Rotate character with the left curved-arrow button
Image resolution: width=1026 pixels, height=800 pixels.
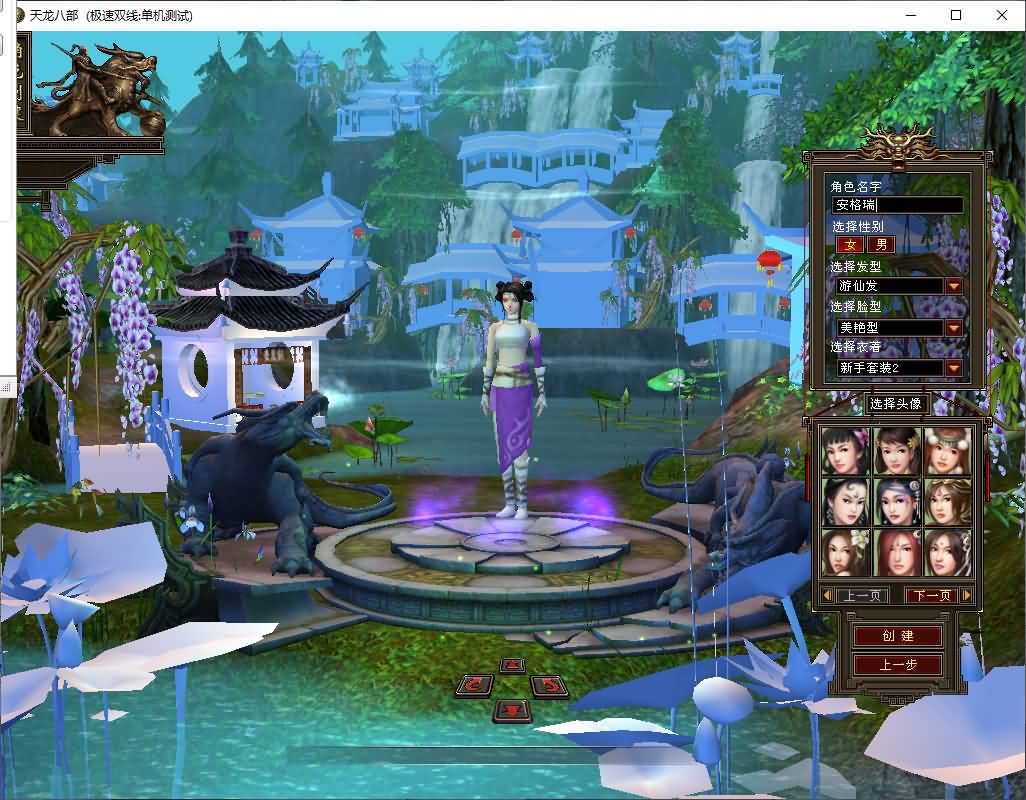pyautogui.click(x=476, y=685)
